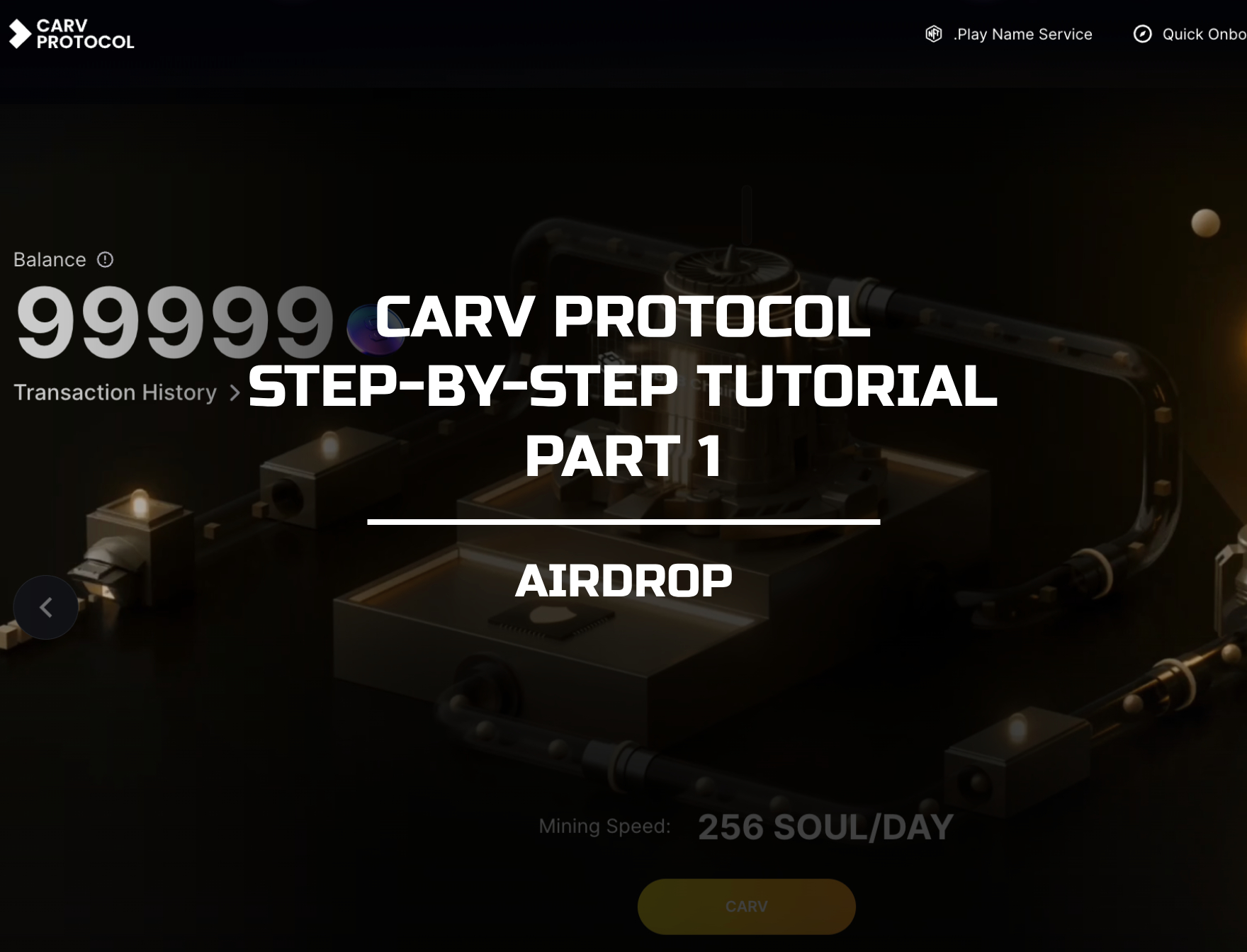
Task: Click the compass icon beside Quick Onboard
Action: click(x=1144, y=33)
